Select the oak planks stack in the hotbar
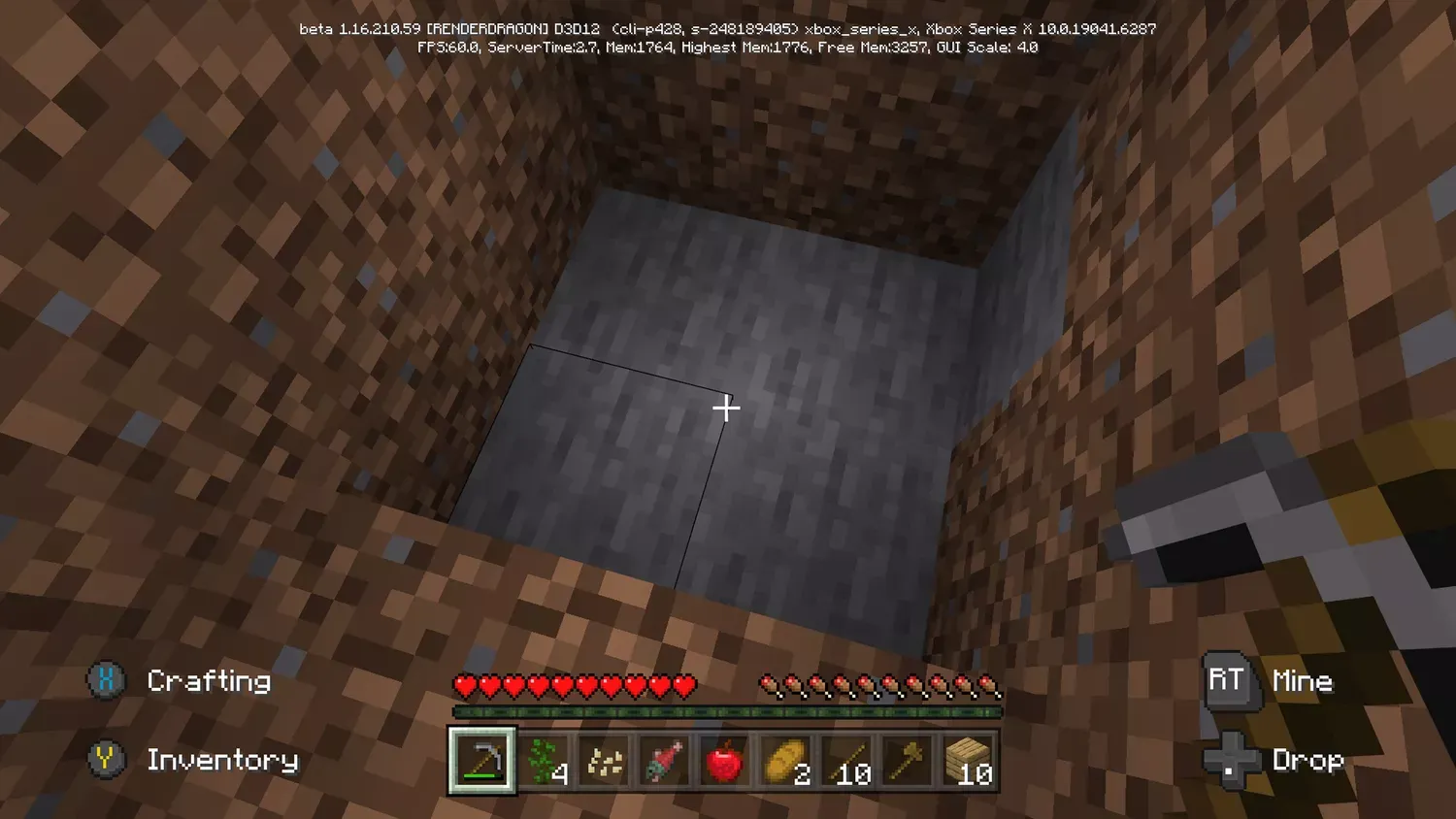This screenshot has width=1456, height=819. coord(968,760)
